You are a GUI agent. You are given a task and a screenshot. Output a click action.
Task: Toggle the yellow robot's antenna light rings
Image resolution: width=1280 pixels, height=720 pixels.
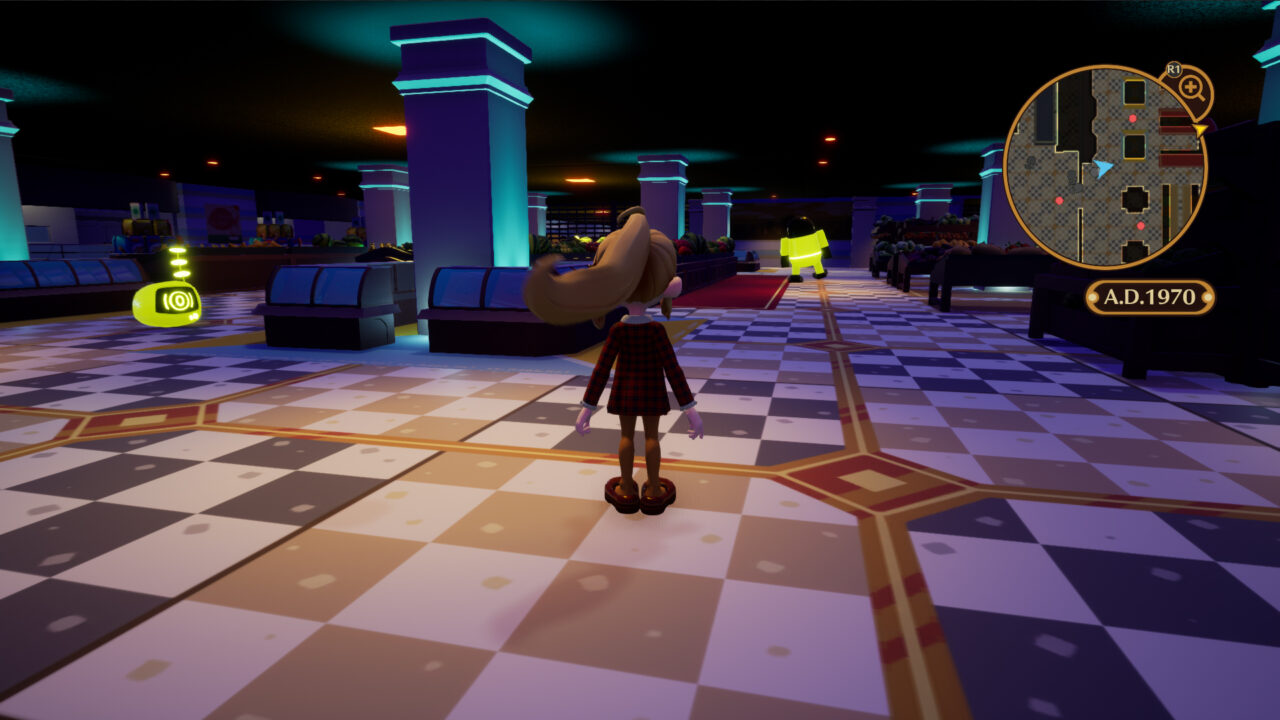178,261
